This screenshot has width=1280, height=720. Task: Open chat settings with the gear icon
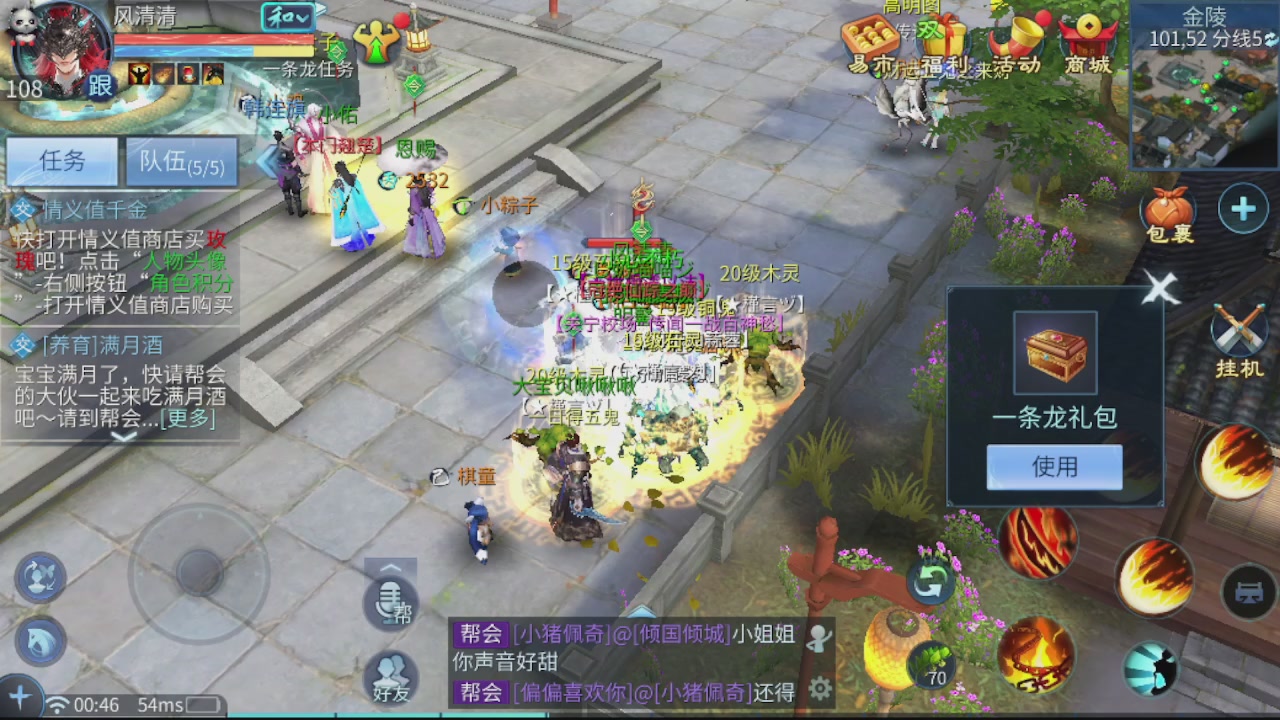820,688
